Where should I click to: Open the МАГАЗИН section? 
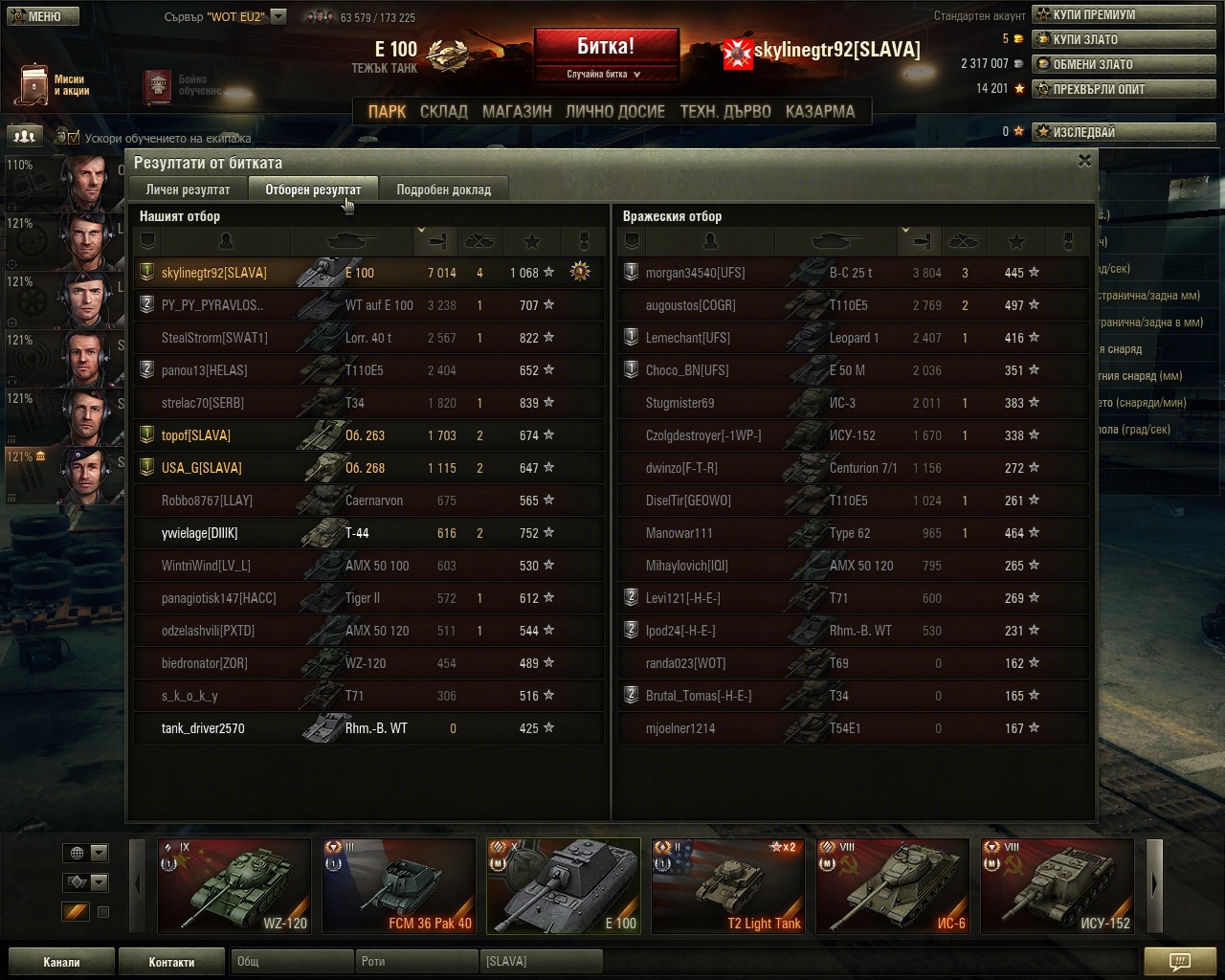(517, 111)
